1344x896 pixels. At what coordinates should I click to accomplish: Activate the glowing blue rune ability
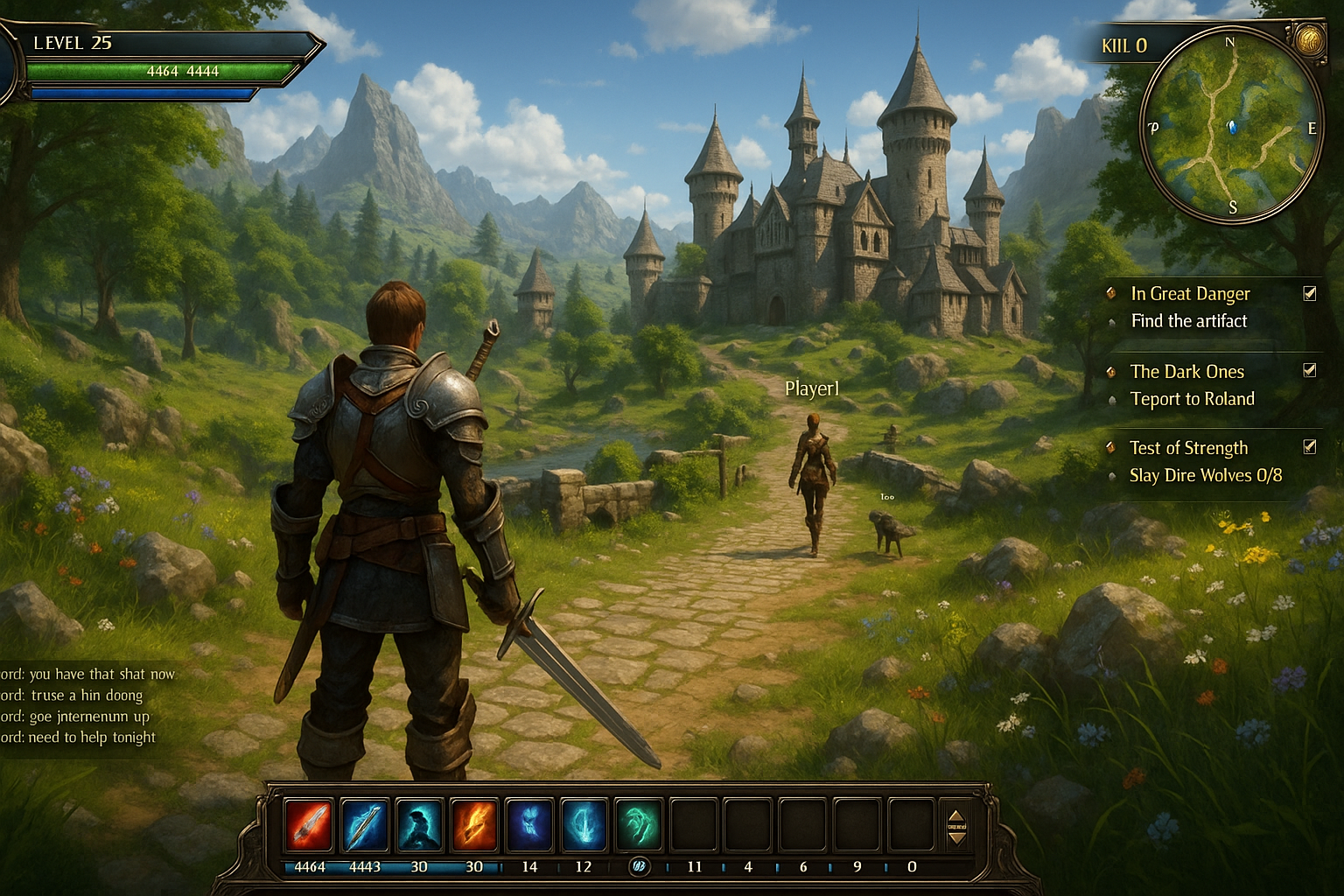click(584, 824)
